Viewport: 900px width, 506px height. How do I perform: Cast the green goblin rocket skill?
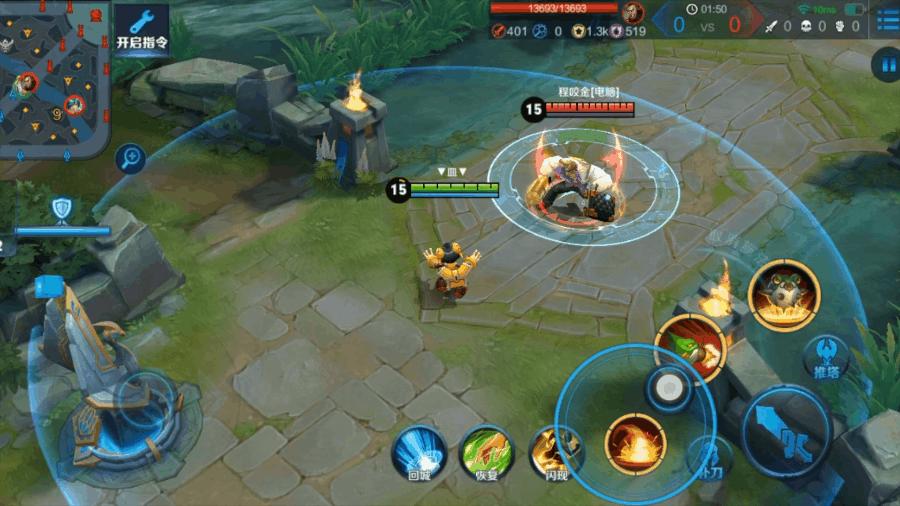coord(690,345)
